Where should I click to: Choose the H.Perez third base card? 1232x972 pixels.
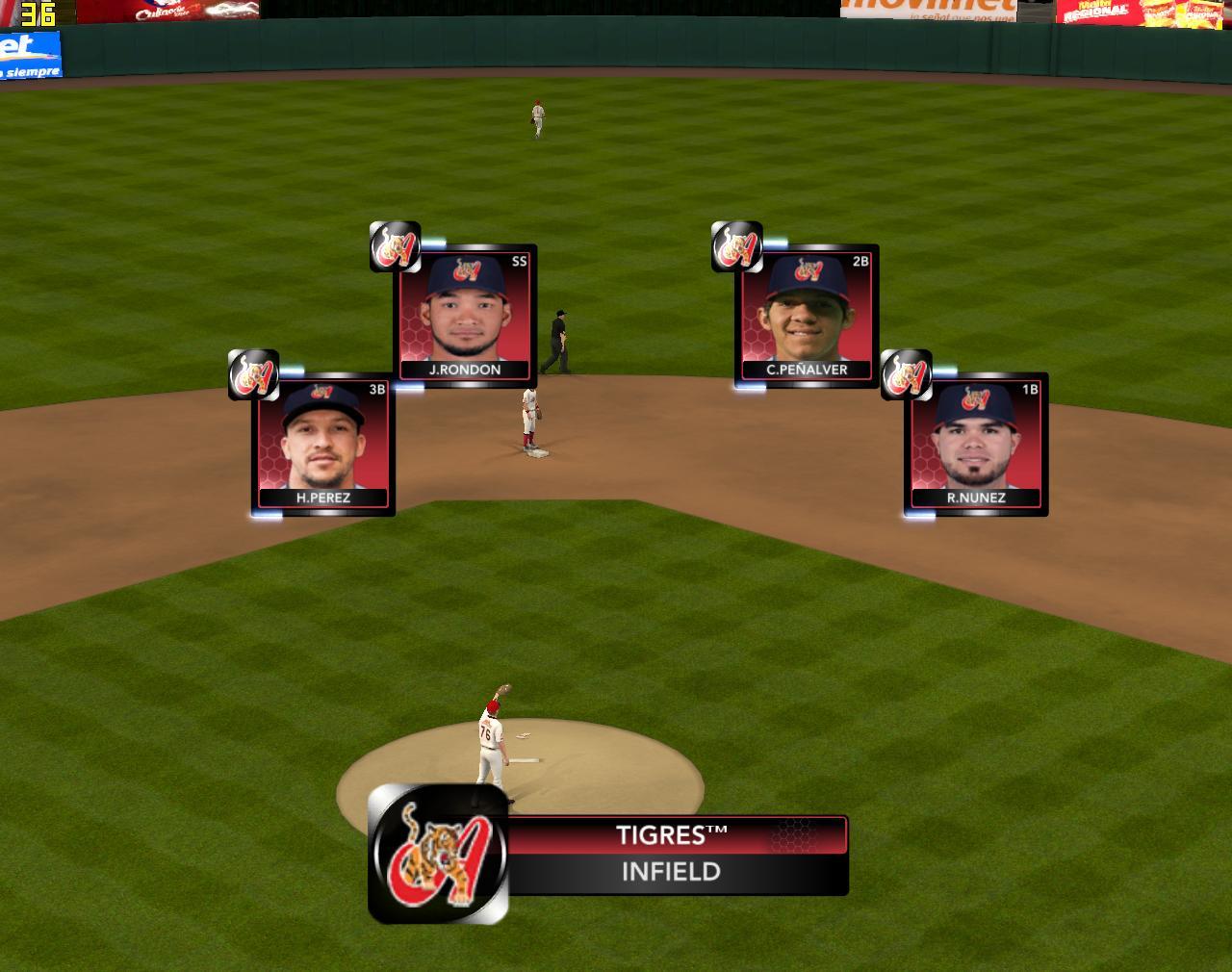tap(323, 444)
